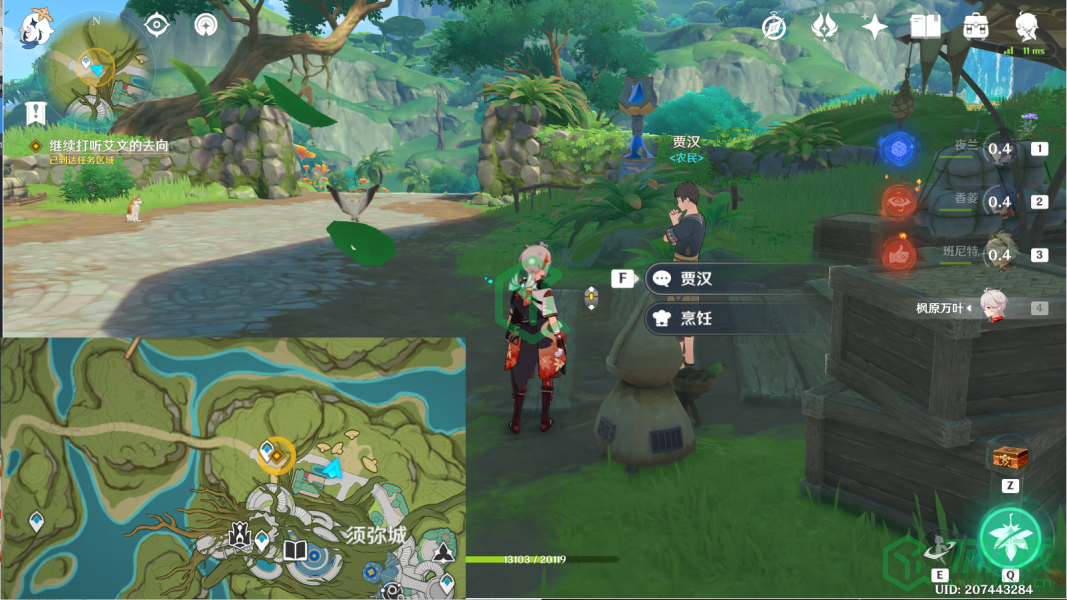Viewport: 1067px width, 600px height.
Task: Open the adventurer handbook book icon
Action: click(x=925, y=27)
